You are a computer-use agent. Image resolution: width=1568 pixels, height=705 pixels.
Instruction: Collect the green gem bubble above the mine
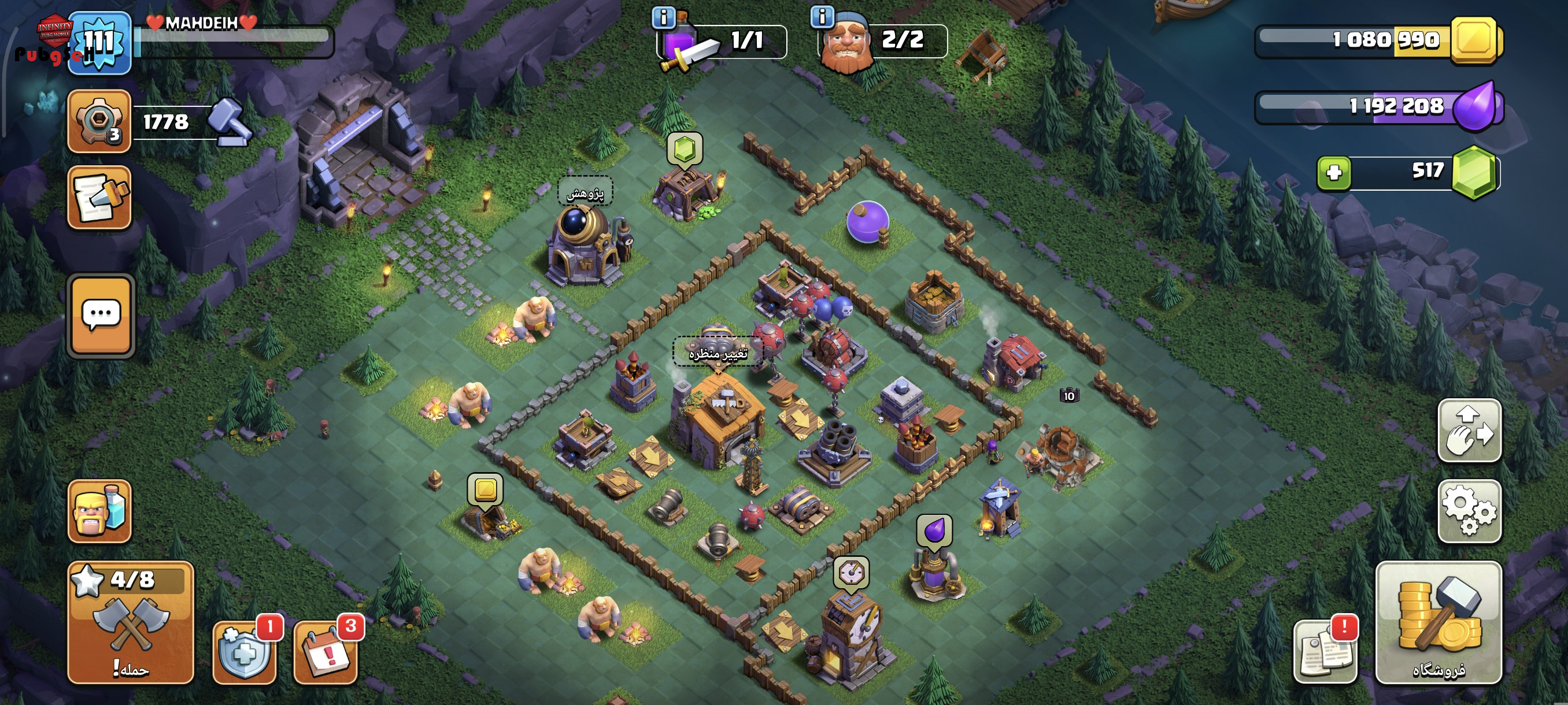[685, 149]
